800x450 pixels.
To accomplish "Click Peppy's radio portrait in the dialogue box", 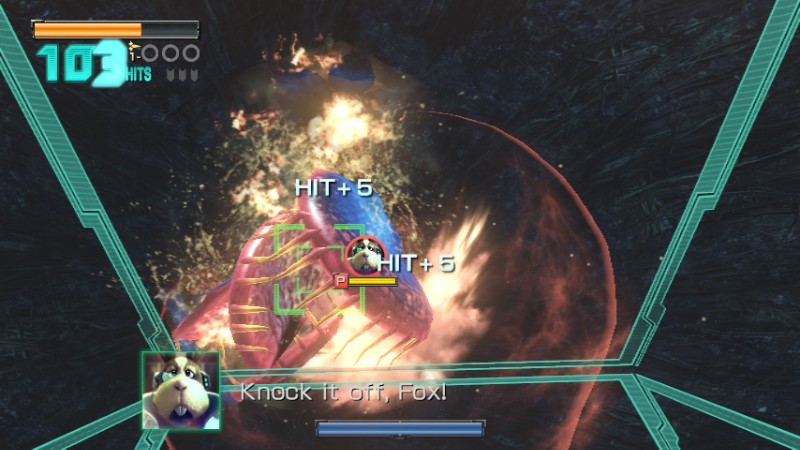I will pyautogui.click(x=180, y=390).
